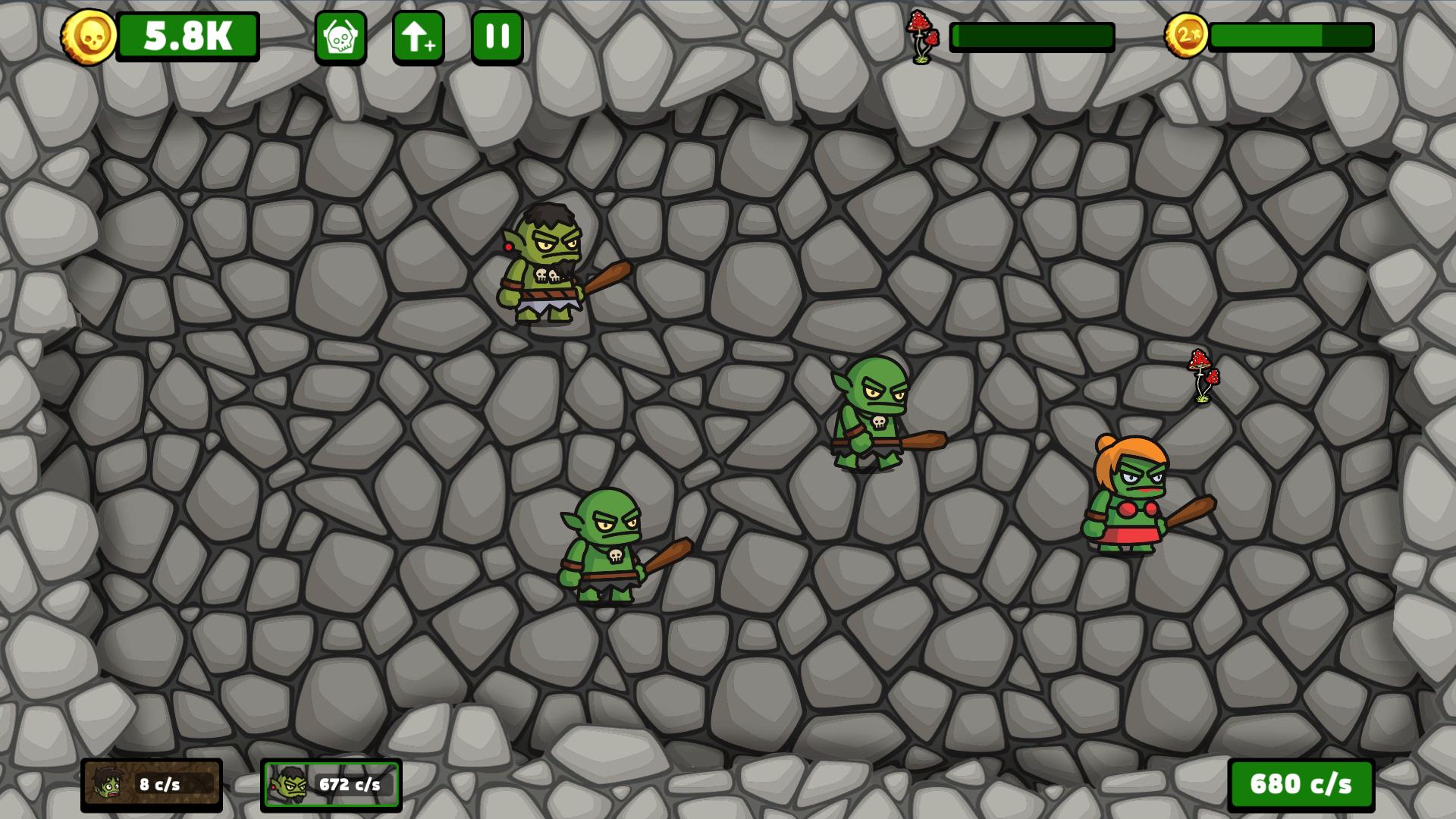Click the upgrades arrow button
This screenshot has width=1456, height=819.
pos(419,36)
